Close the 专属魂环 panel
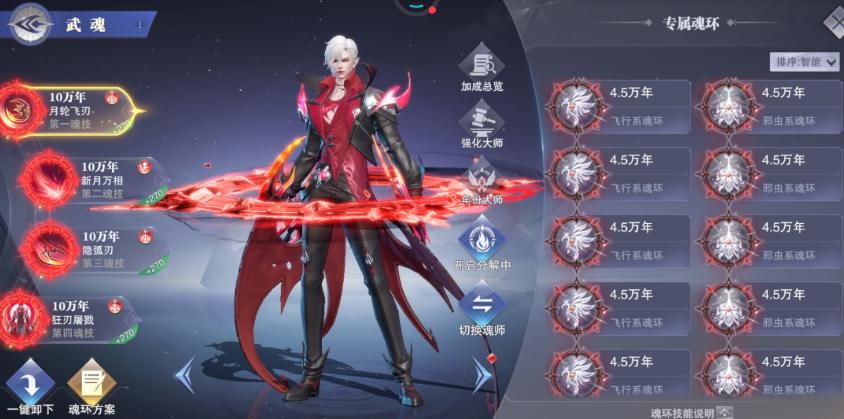 click(x=834, y=20)
